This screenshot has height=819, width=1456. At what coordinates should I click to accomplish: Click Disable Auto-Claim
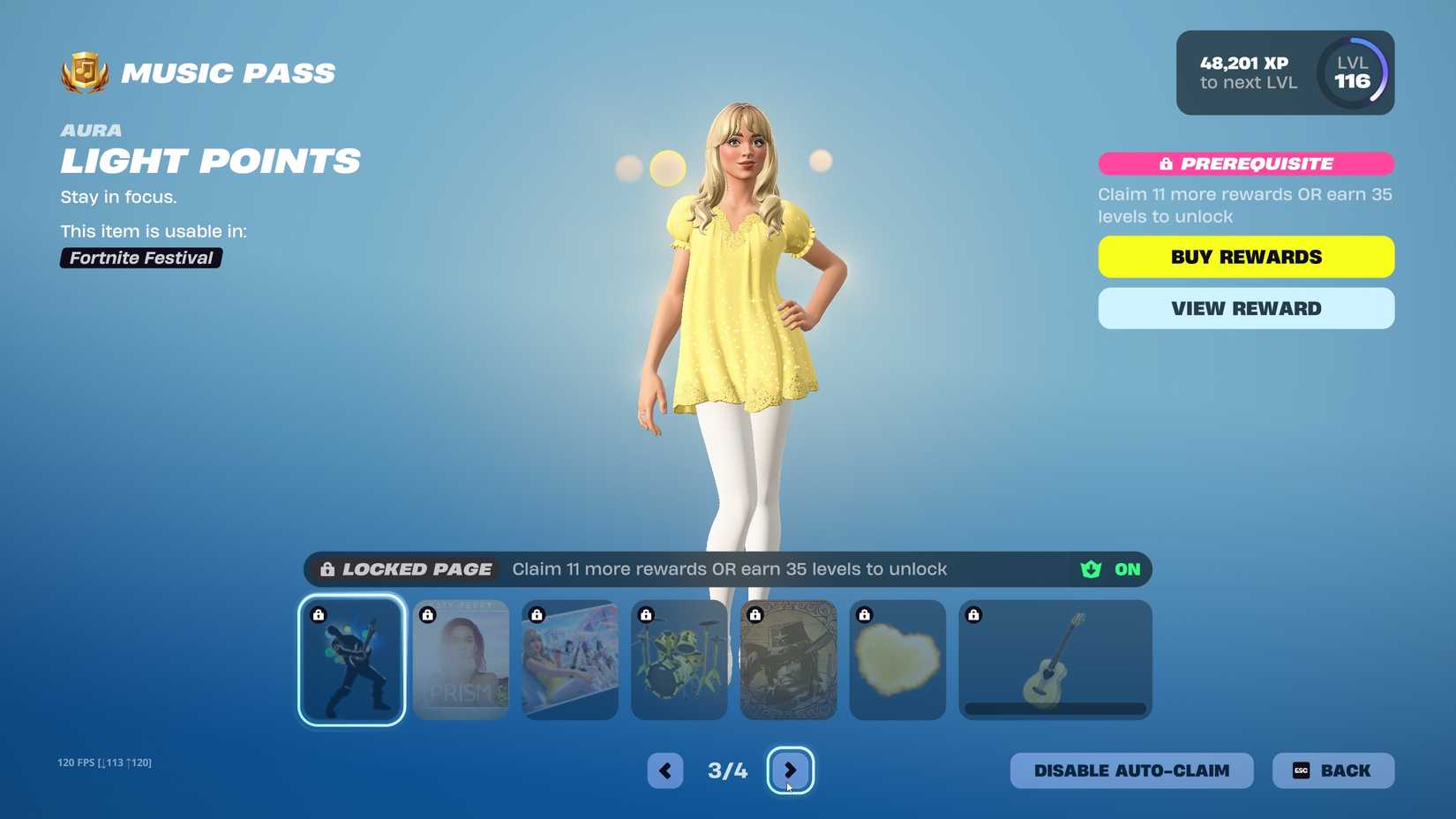coord(1132,770)
